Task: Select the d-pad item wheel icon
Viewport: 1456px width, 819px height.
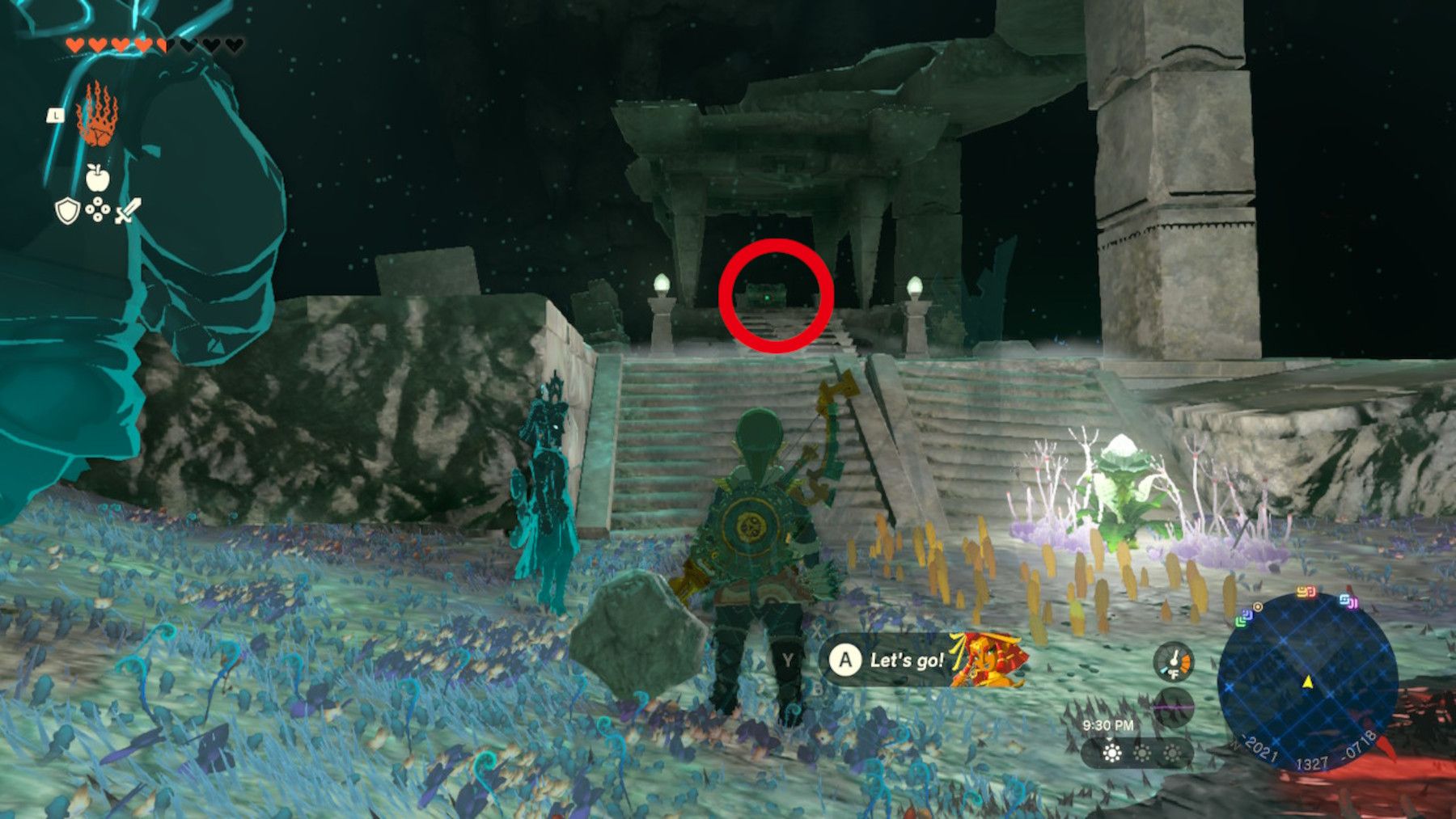Action: click(99, 209)
